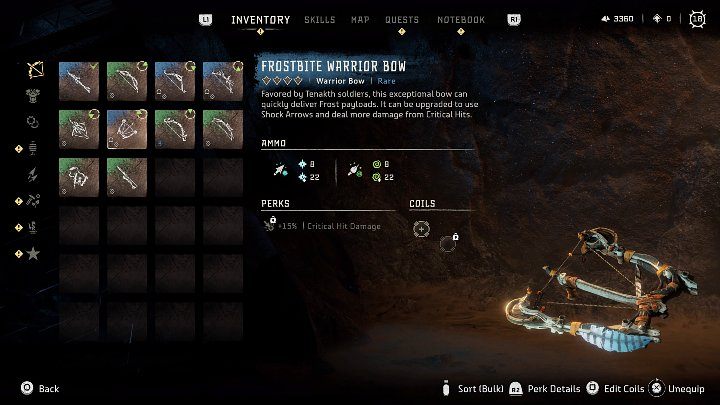Screen dimensions: 720x405
Task: Choose the frost arrow ammo icon
Action: (280, 171)
